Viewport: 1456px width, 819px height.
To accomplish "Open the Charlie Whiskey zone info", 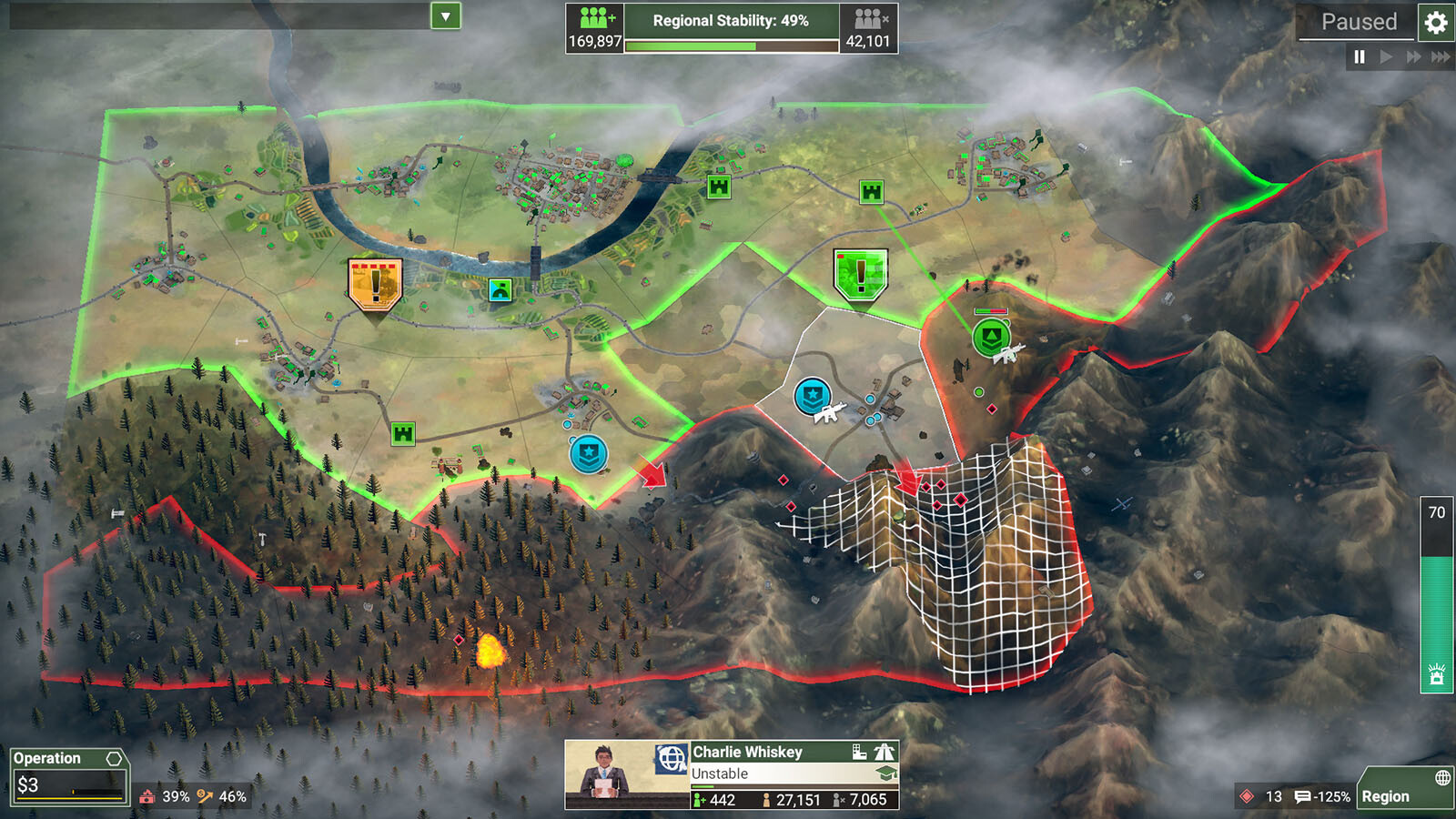I will pos(748,753).
